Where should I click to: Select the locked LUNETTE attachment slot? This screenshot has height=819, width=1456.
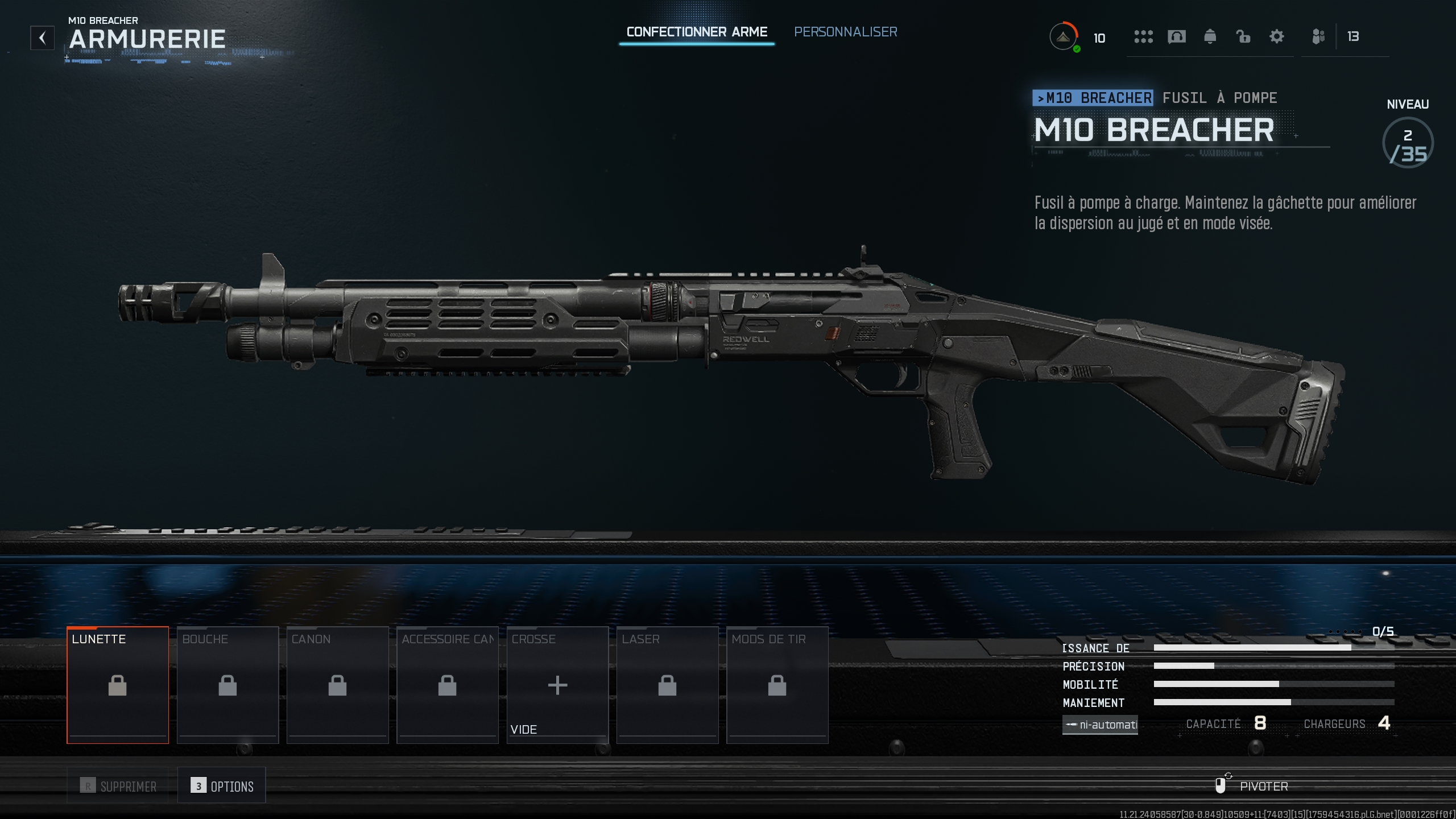(x=118, y=684)
